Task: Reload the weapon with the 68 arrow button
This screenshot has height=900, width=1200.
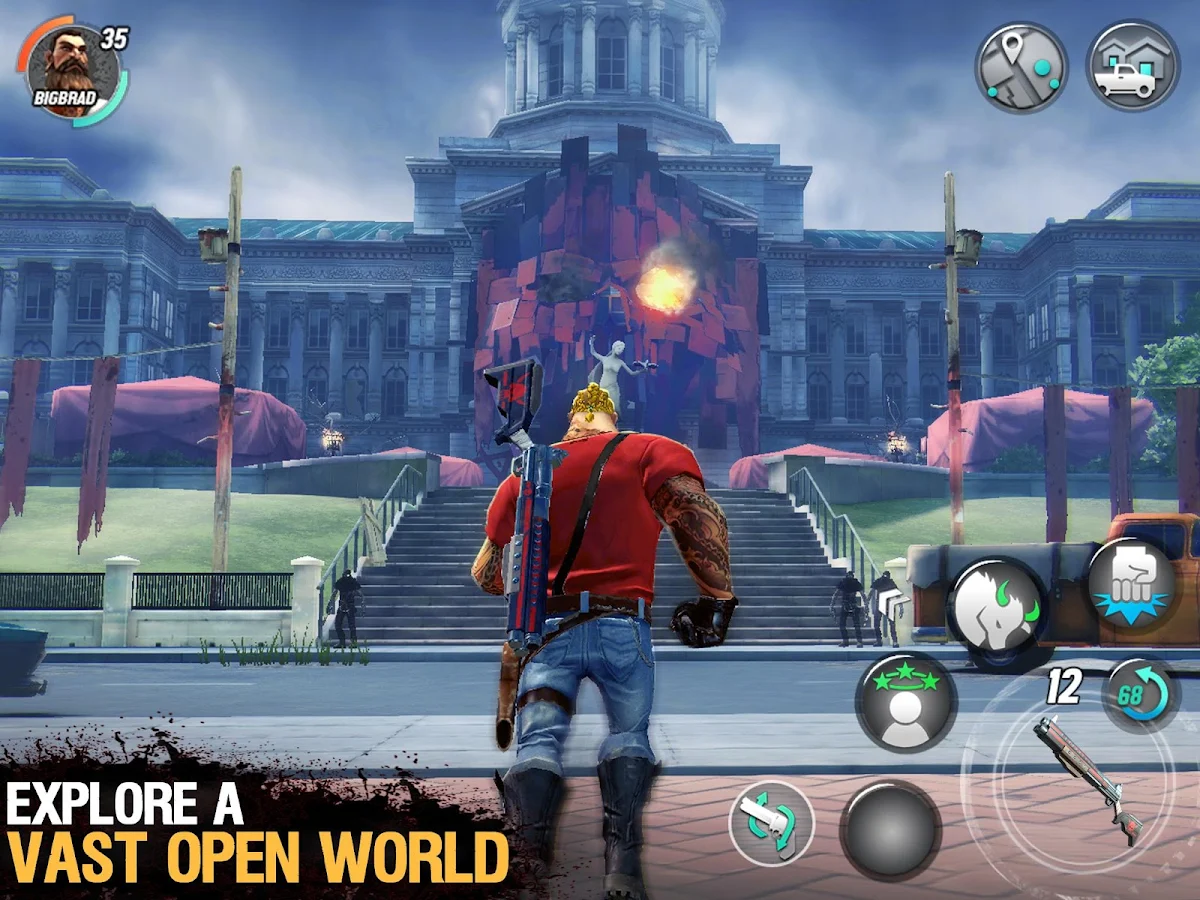Action: 1140,693
